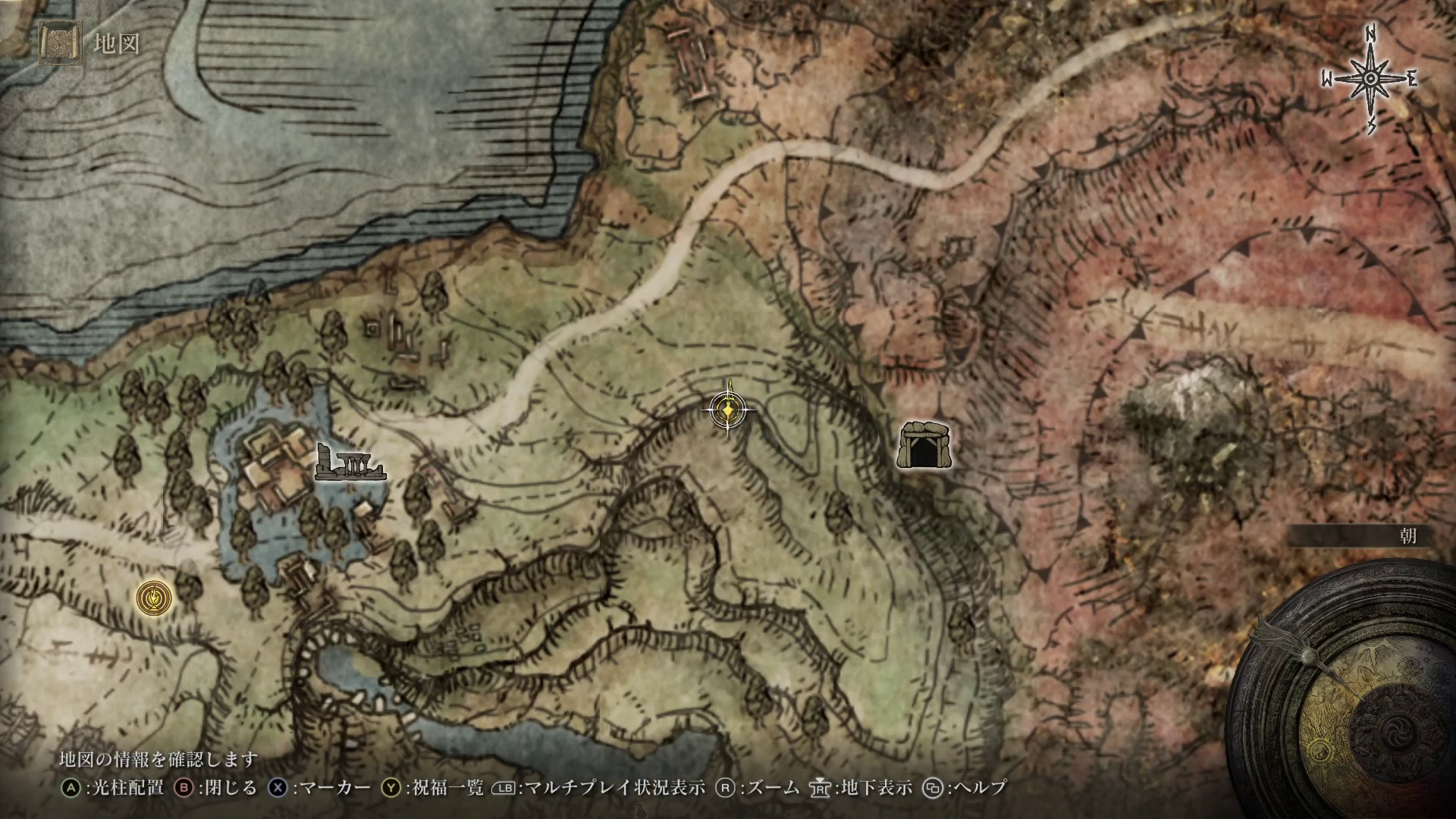
Task: Select the ruined columns landmark icon
Action: (349, 463)
